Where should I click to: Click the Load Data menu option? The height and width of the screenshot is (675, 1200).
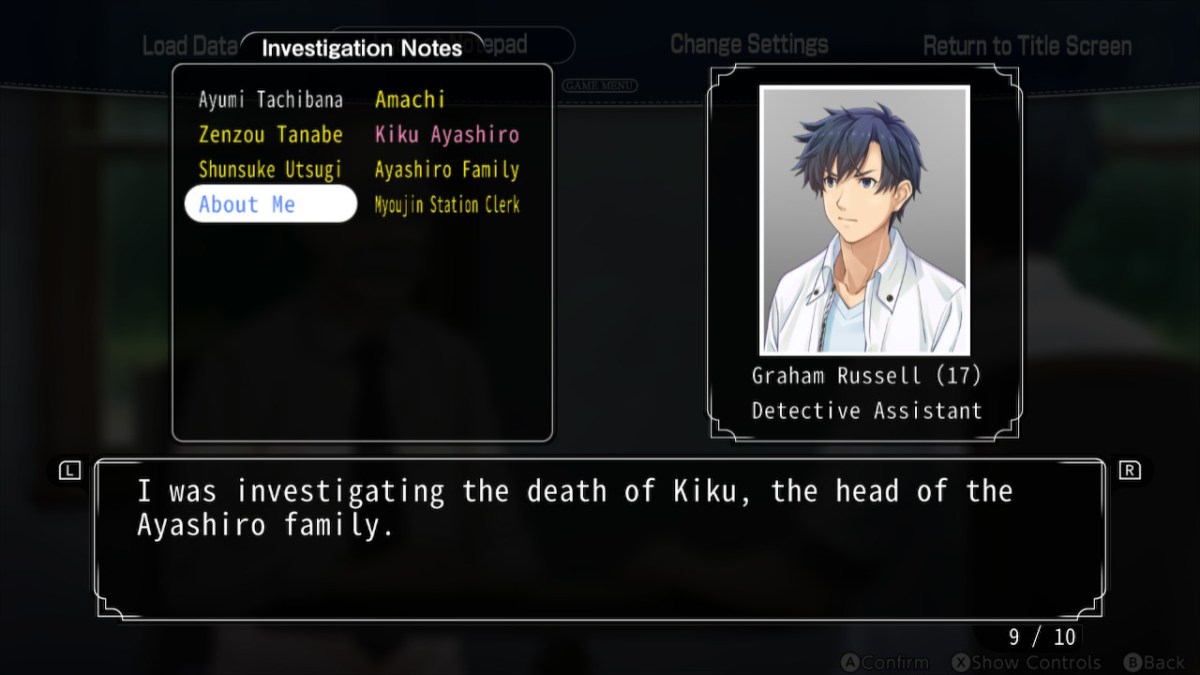[188, 46]
